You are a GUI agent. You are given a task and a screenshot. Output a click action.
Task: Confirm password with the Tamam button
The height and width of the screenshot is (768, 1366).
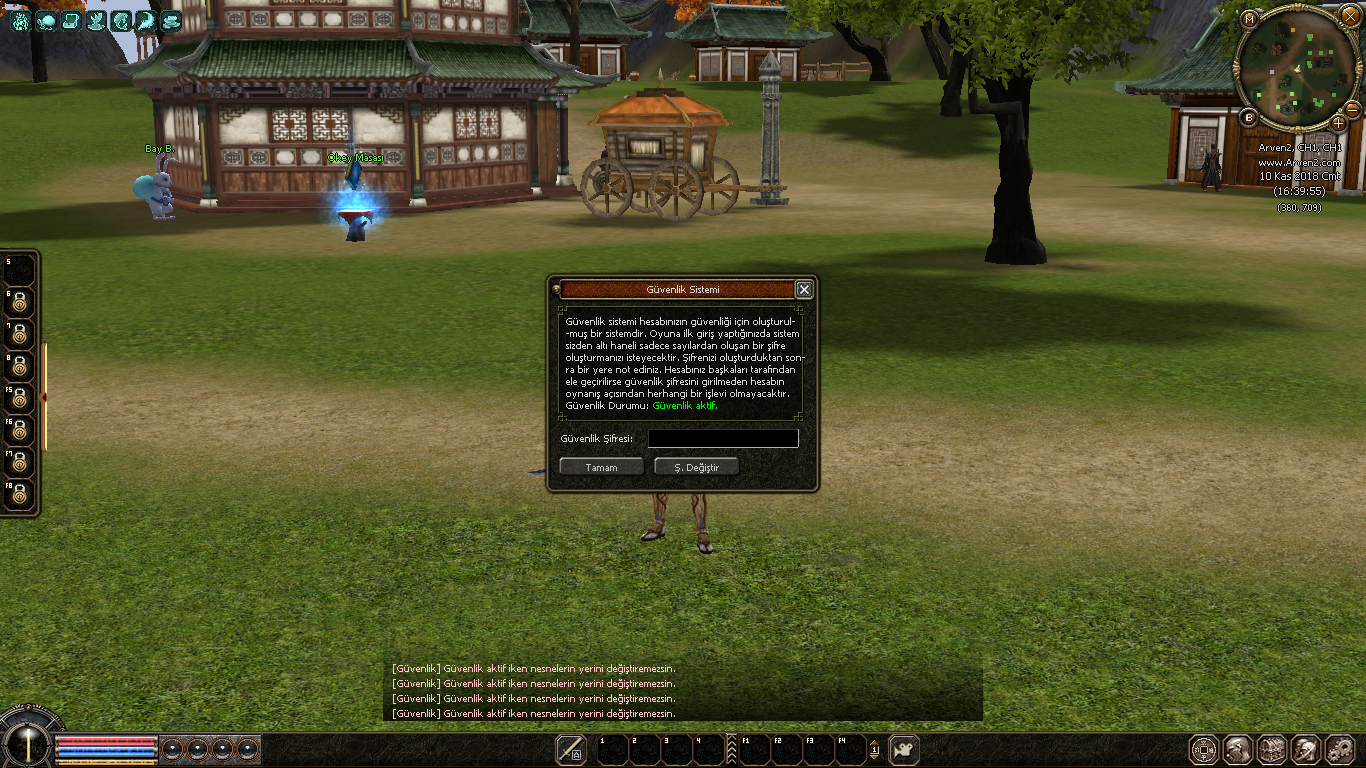pos(601,467)
